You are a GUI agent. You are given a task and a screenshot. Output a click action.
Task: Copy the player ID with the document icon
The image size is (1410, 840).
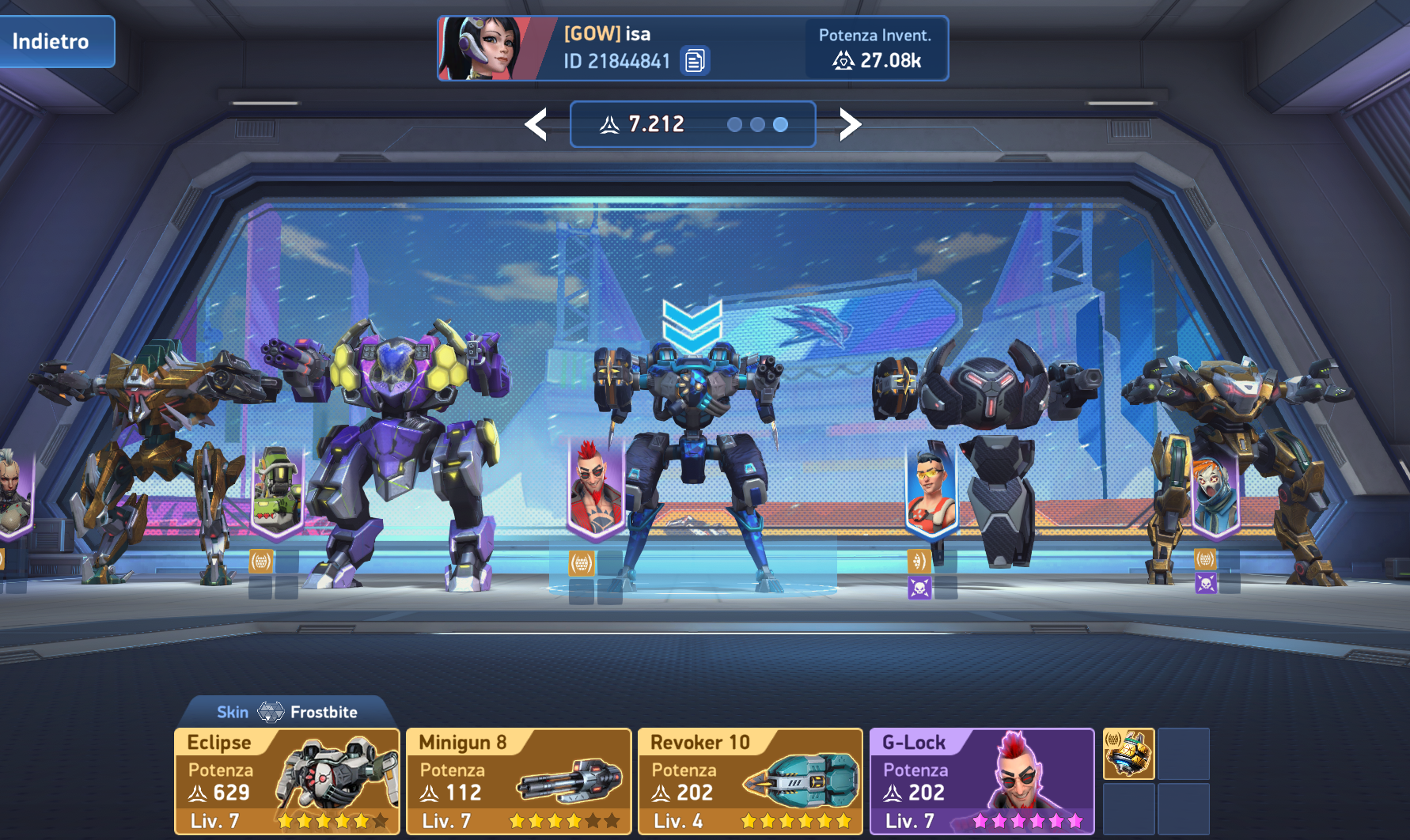[x=695, y=61]
